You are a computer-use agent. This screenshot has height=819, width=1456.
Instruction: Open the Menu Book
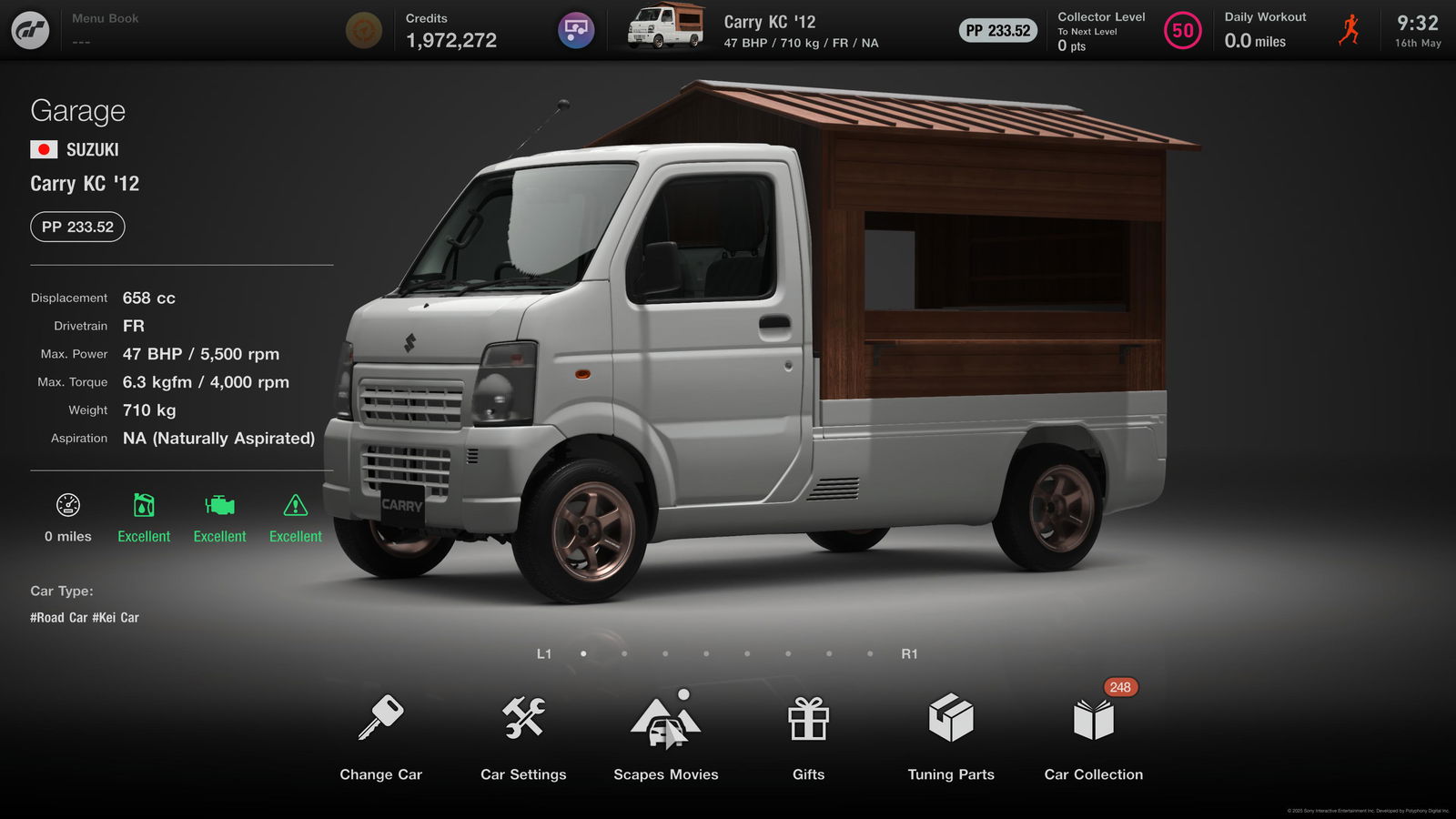(x=105, y=25)
